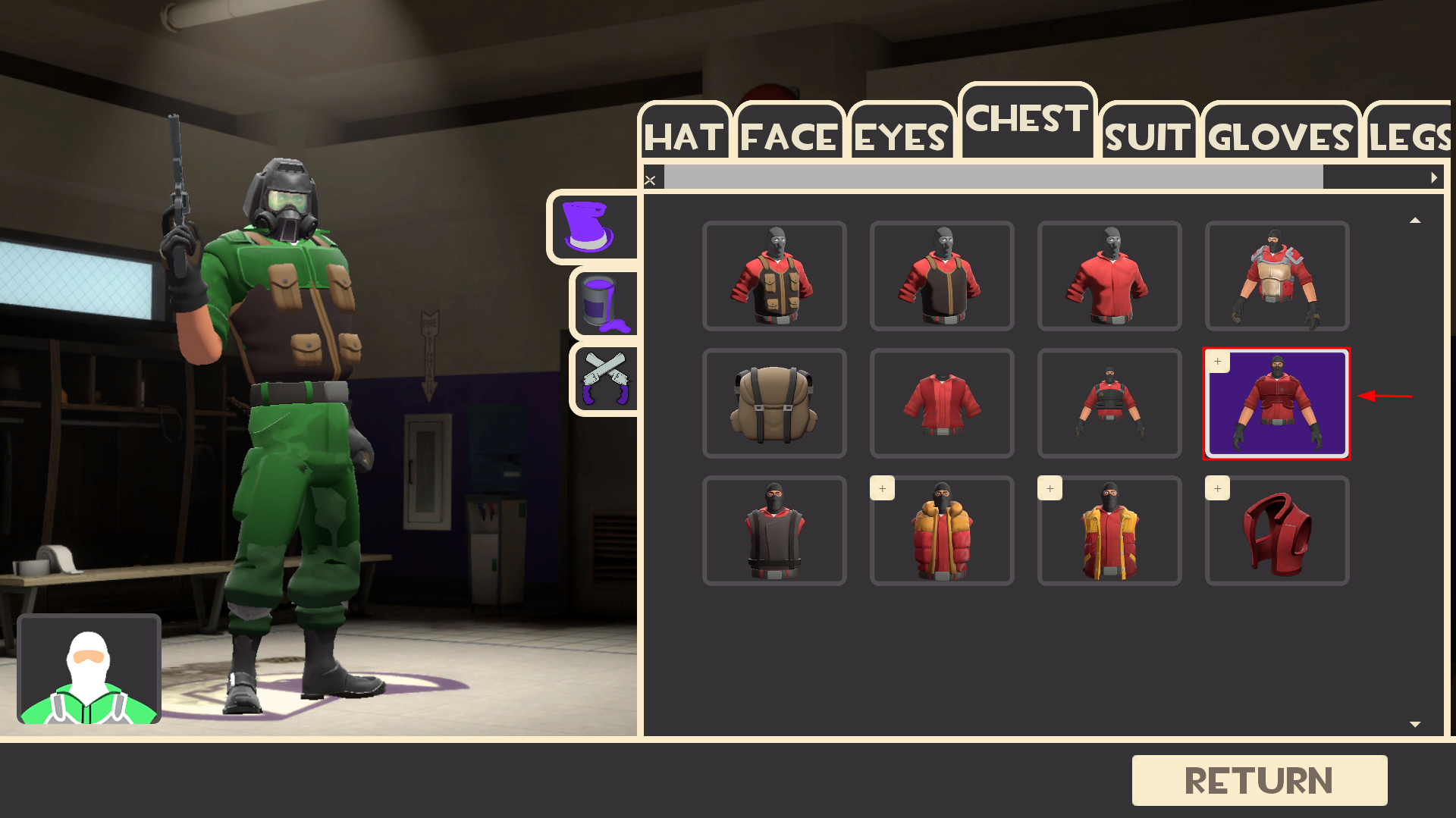Click the scroll up arrow in the item grid
The width and height of the screenshot is (1456, 818).
tap(1415, 219)
